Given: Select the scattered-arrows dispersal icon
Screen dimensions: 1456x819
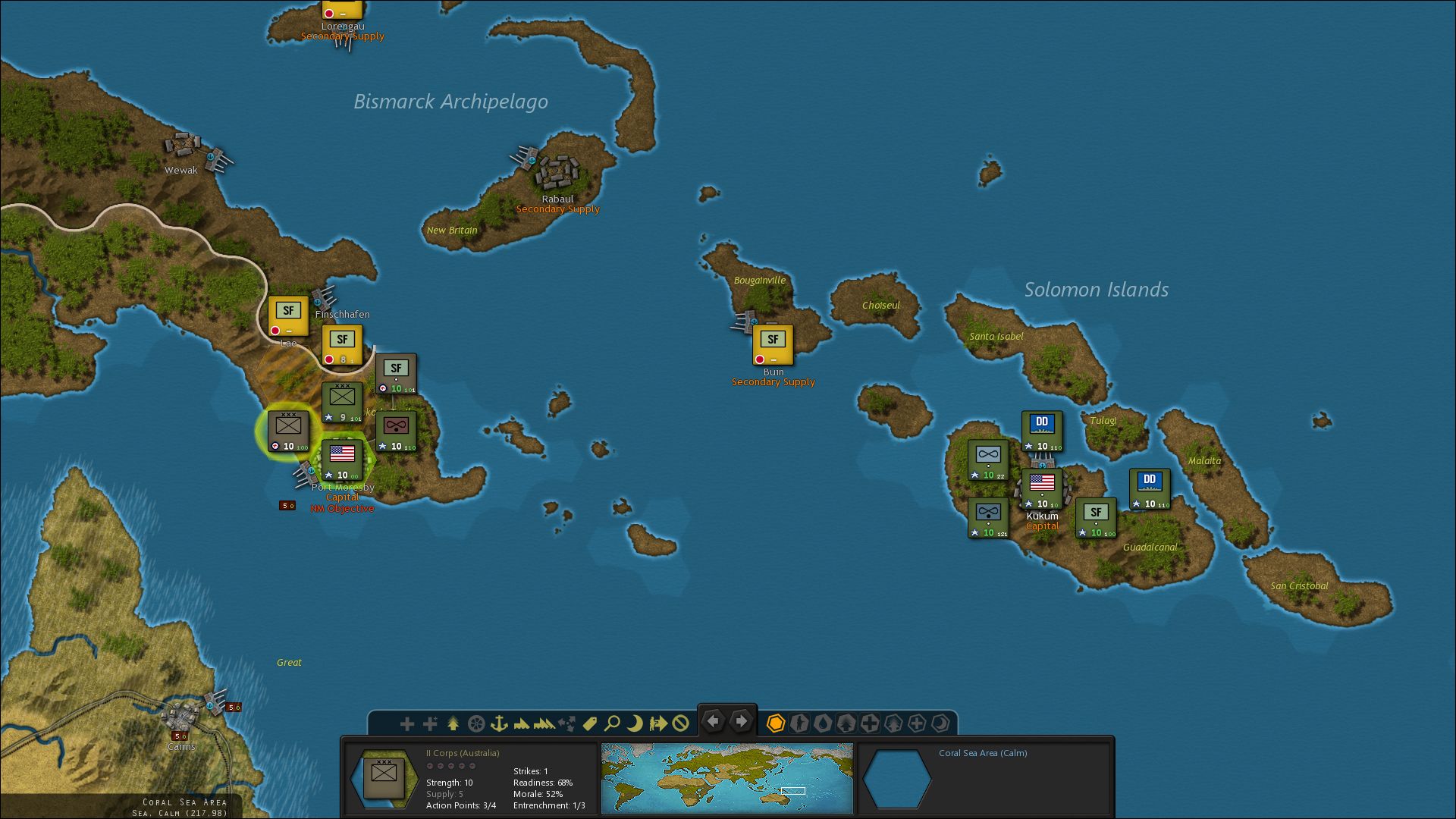Looking at the screenshot, I should click(x=566, y=723).
